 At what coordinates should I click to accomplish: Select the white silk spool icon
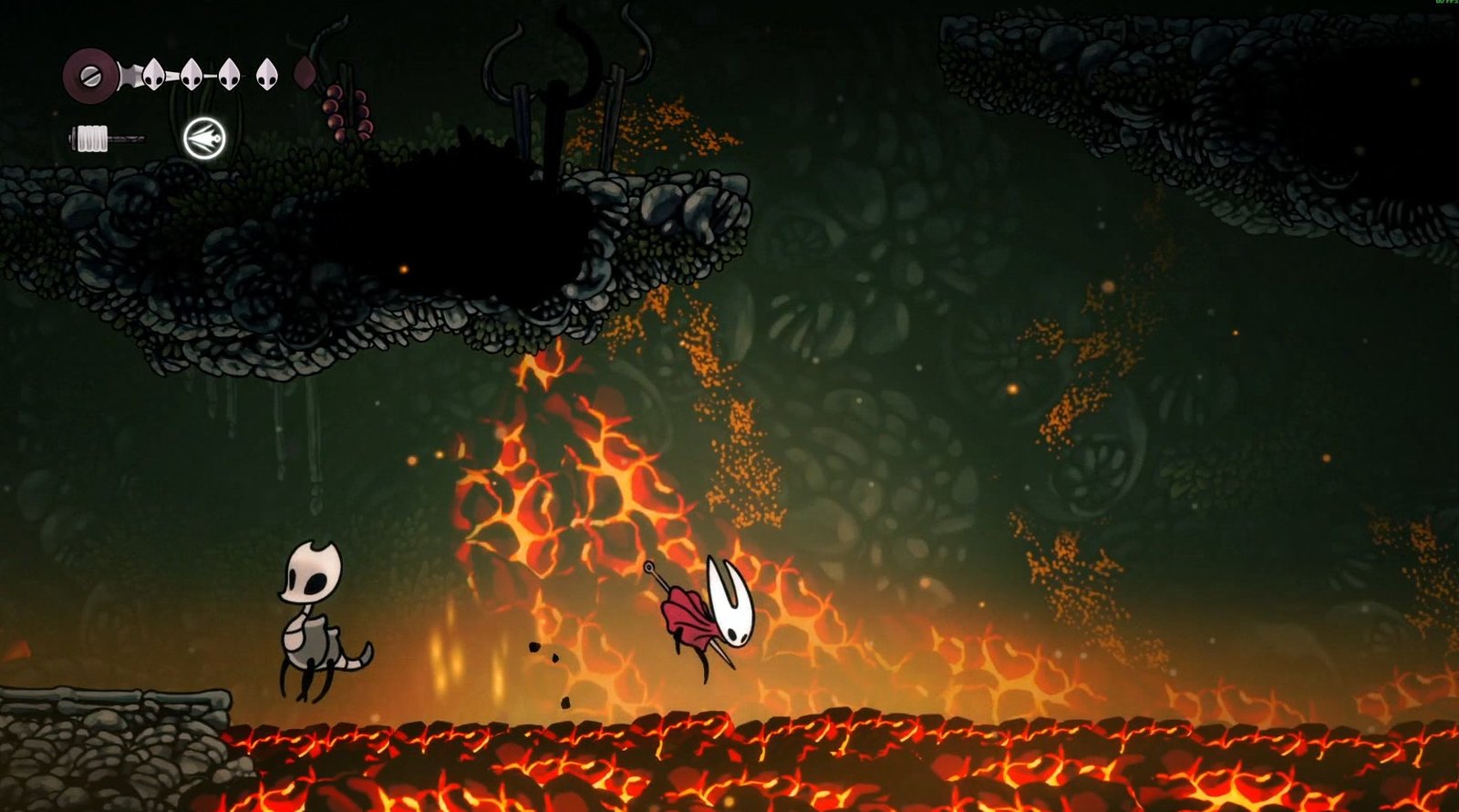coord(92,139)
